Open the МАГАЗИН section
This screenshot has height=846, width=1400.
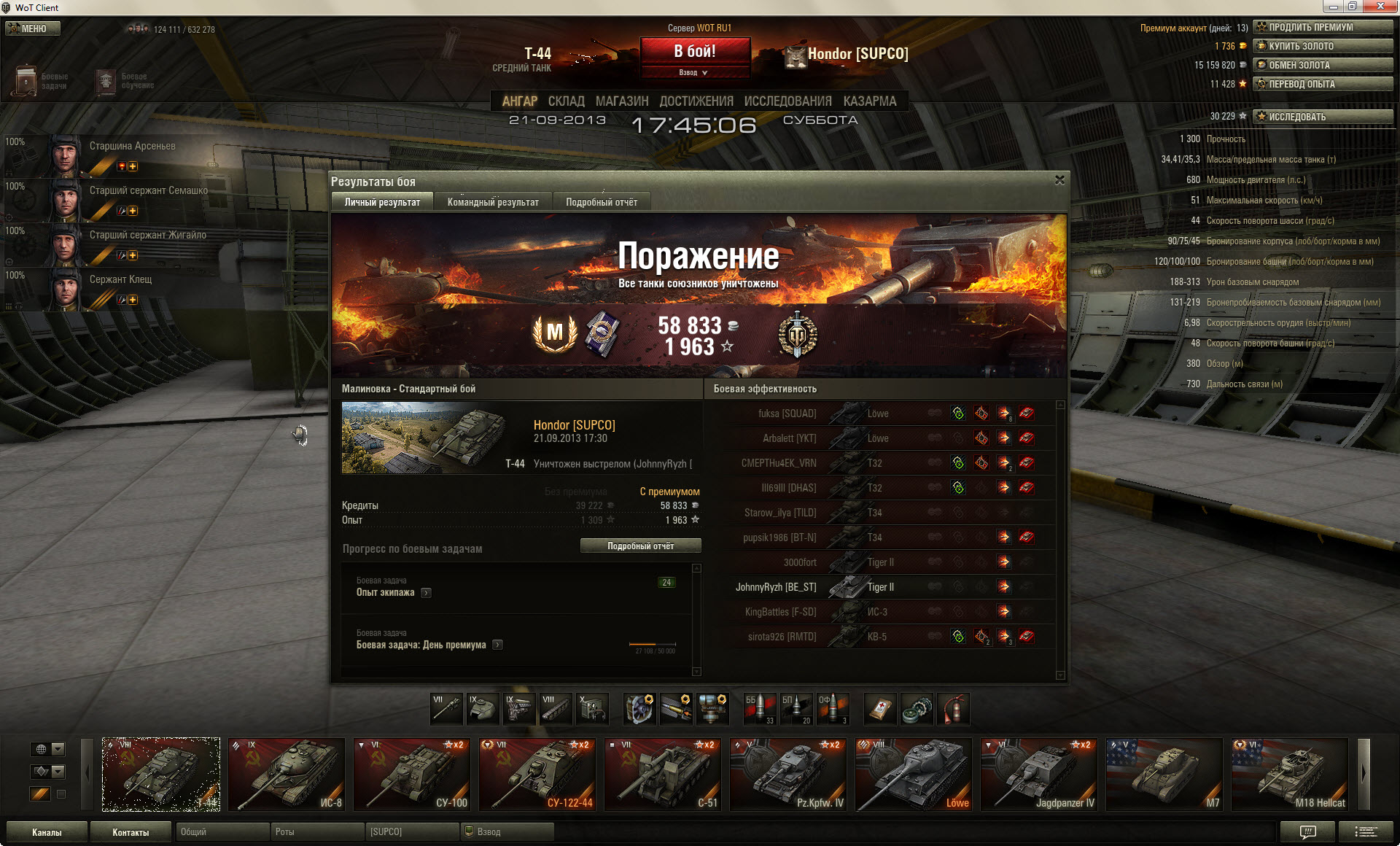621,101
